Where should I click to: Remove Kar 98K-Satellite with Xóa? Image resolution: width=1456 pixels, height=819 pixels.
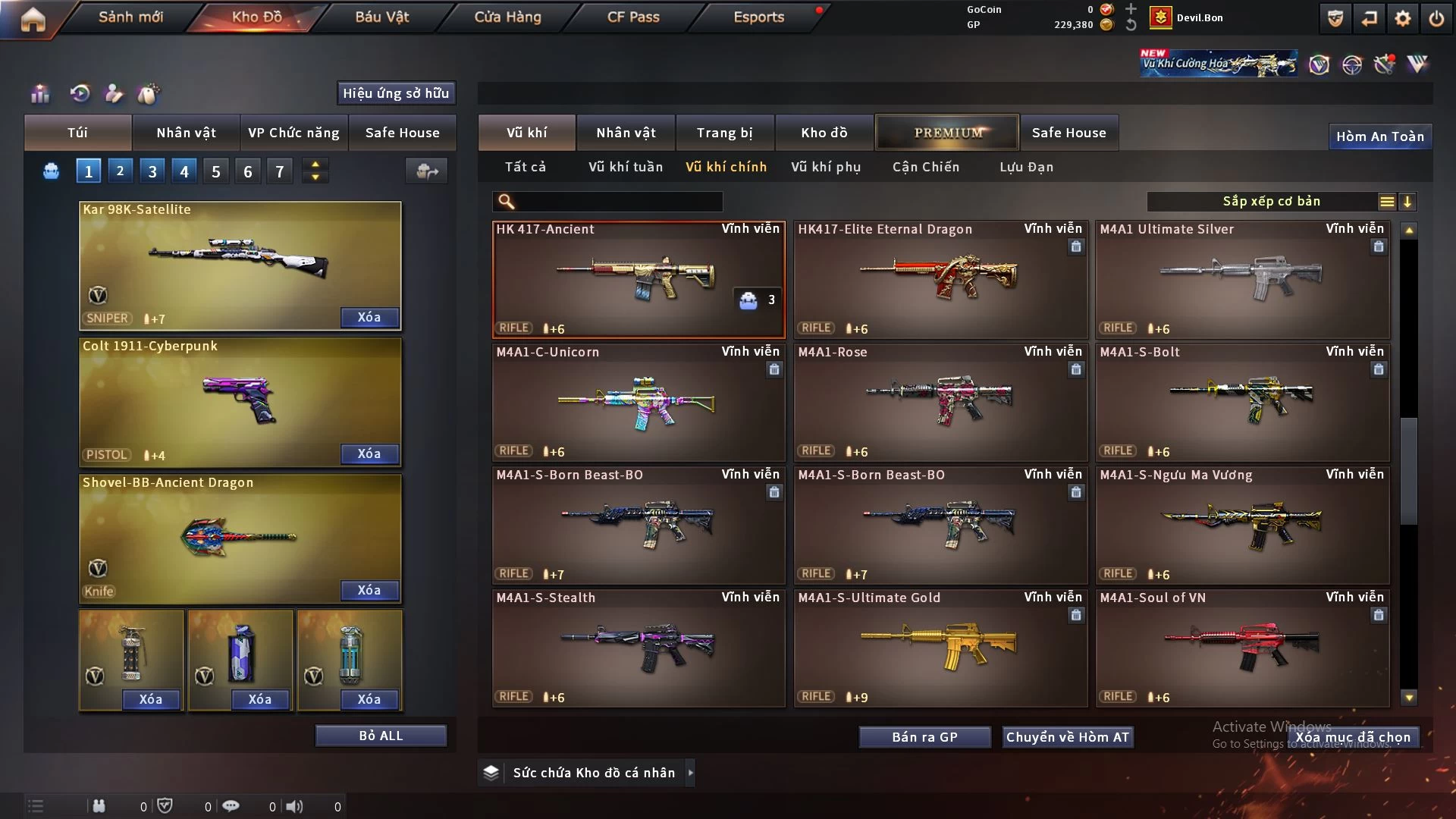click(369, 317)
